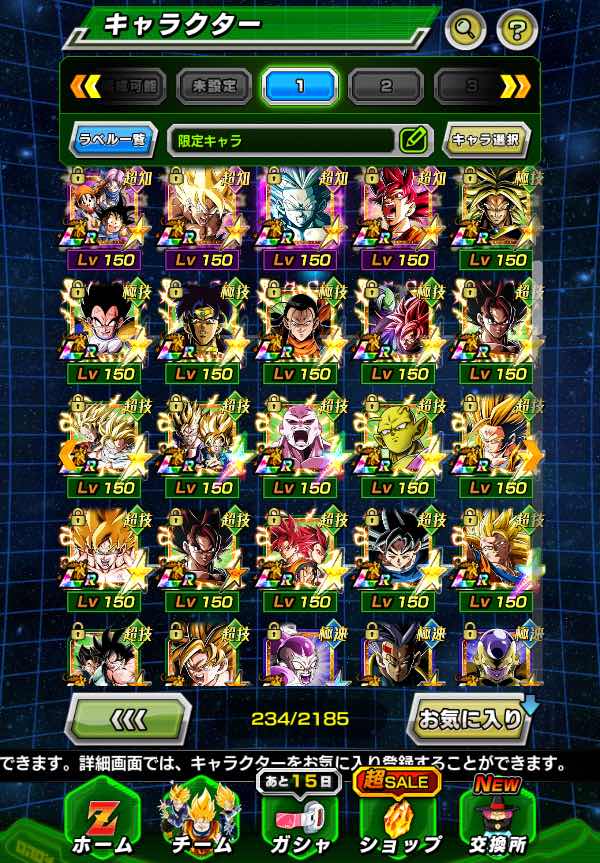Select the 未設定 tab
This screenshot has width=600, height=863.
[x=214, y=87]
